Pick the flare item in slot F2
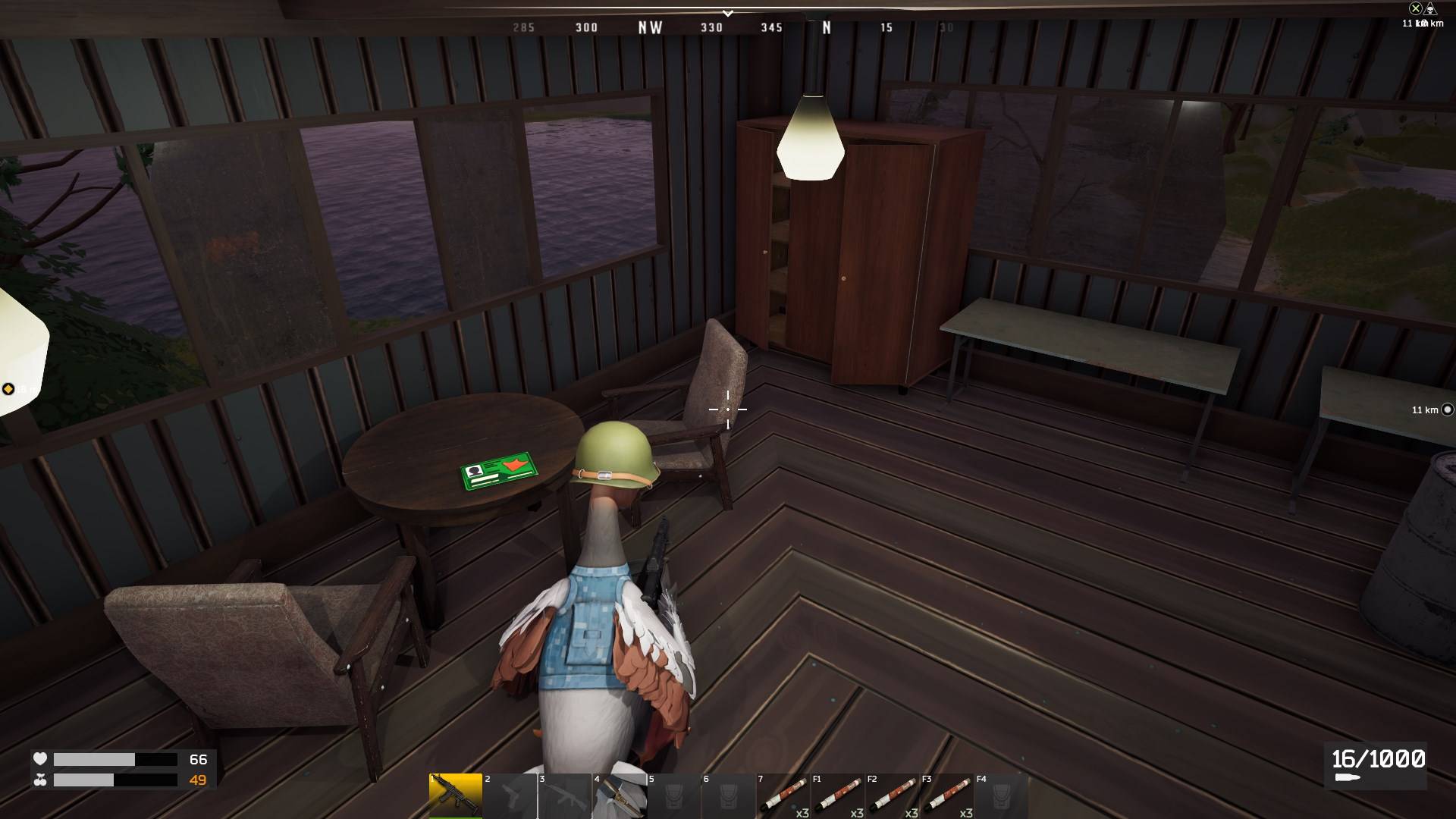Screen dimensions: 1456x819 pos(893,795)
